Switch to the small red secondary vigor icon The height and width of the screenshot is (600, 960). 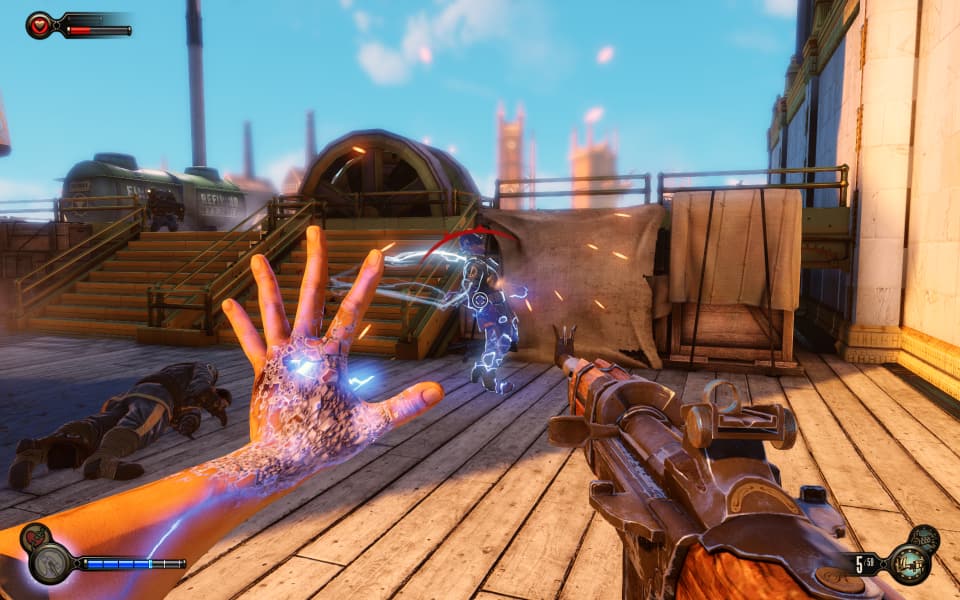[x=33, y=537]
